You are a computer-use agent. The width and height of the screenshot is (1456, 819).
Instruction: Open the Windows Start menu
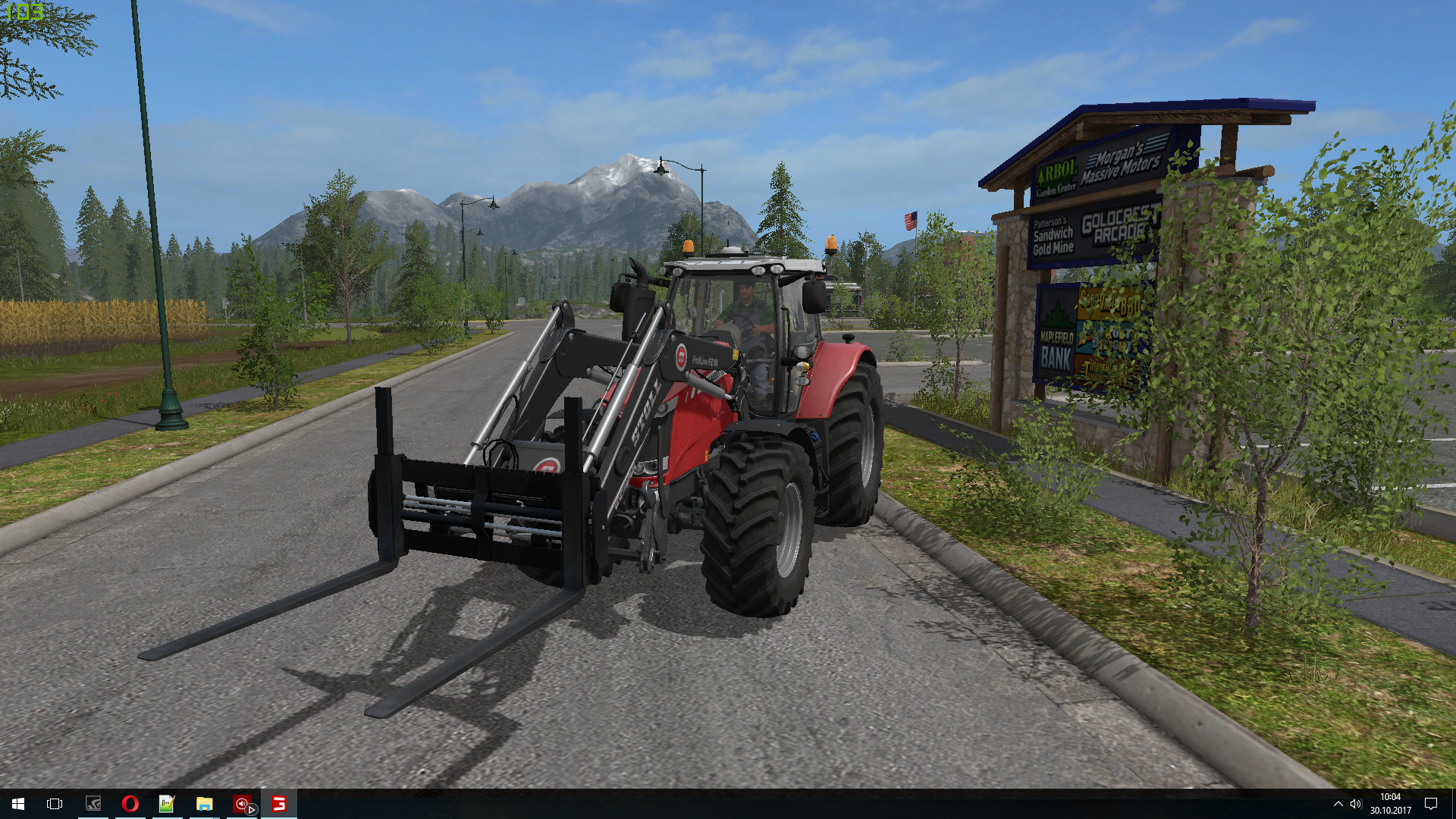[18, 804]
